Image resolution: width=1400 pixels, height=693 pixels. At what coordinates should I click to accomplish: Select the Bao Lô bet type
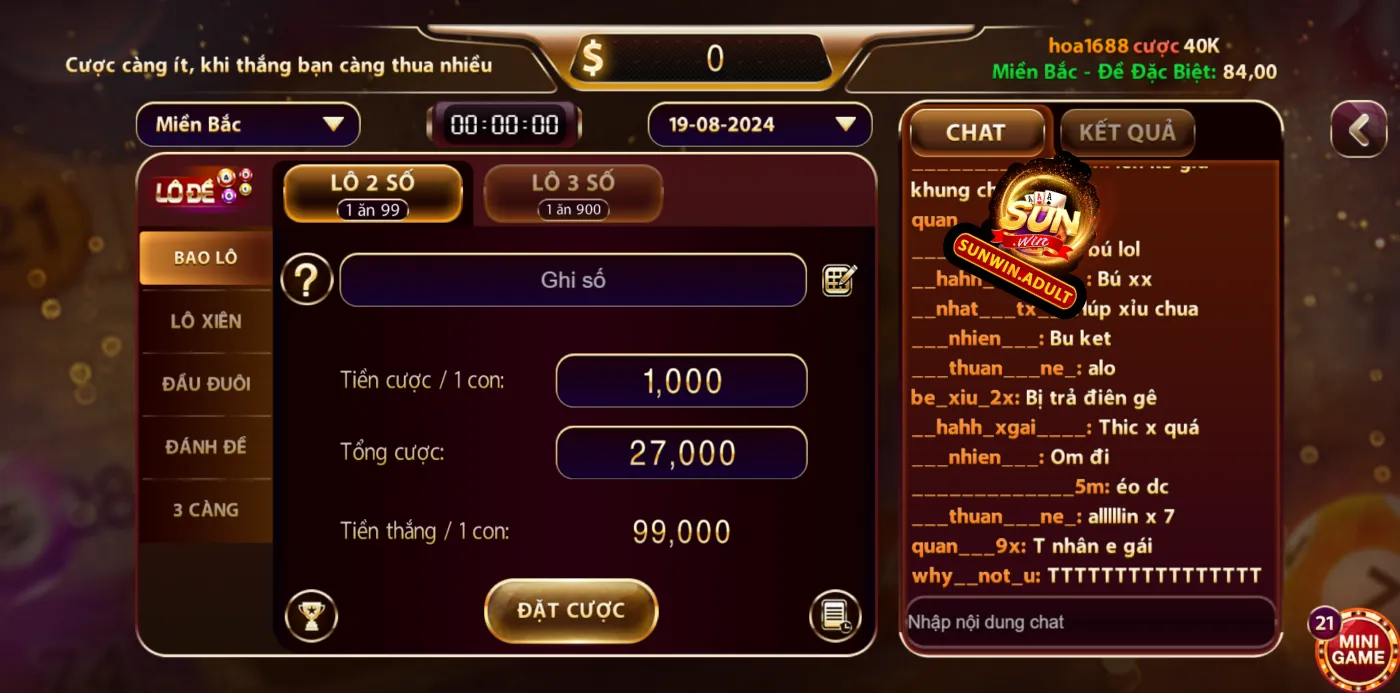[205, 258]
